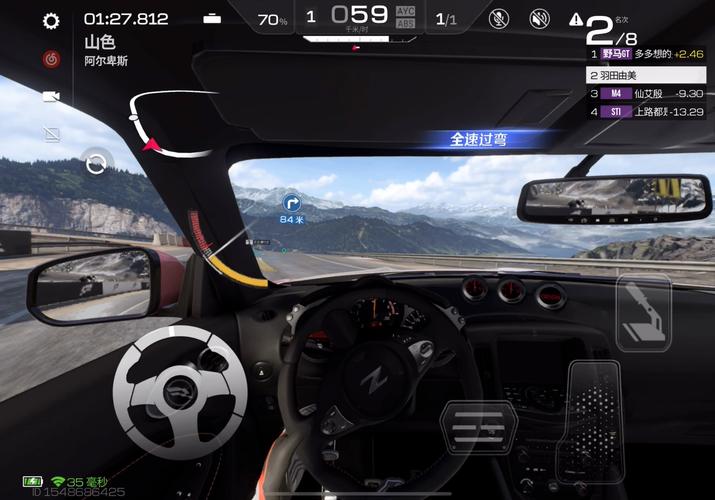Image resolution: width=715 pixels, height=500 pixels.
Task: Pull the handbrake lever button
Action: pos(641,314)
